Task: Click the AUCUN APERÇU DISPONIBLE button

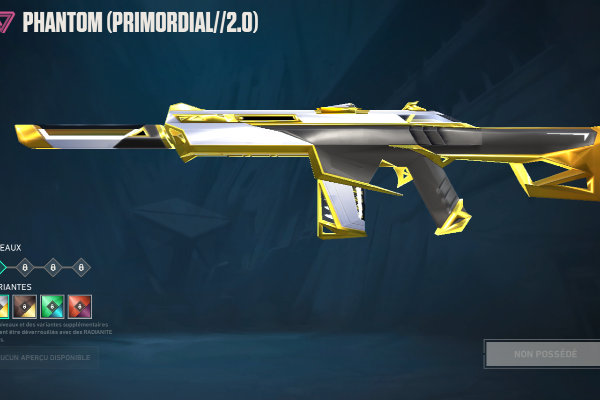Action: tap(48, 357)
